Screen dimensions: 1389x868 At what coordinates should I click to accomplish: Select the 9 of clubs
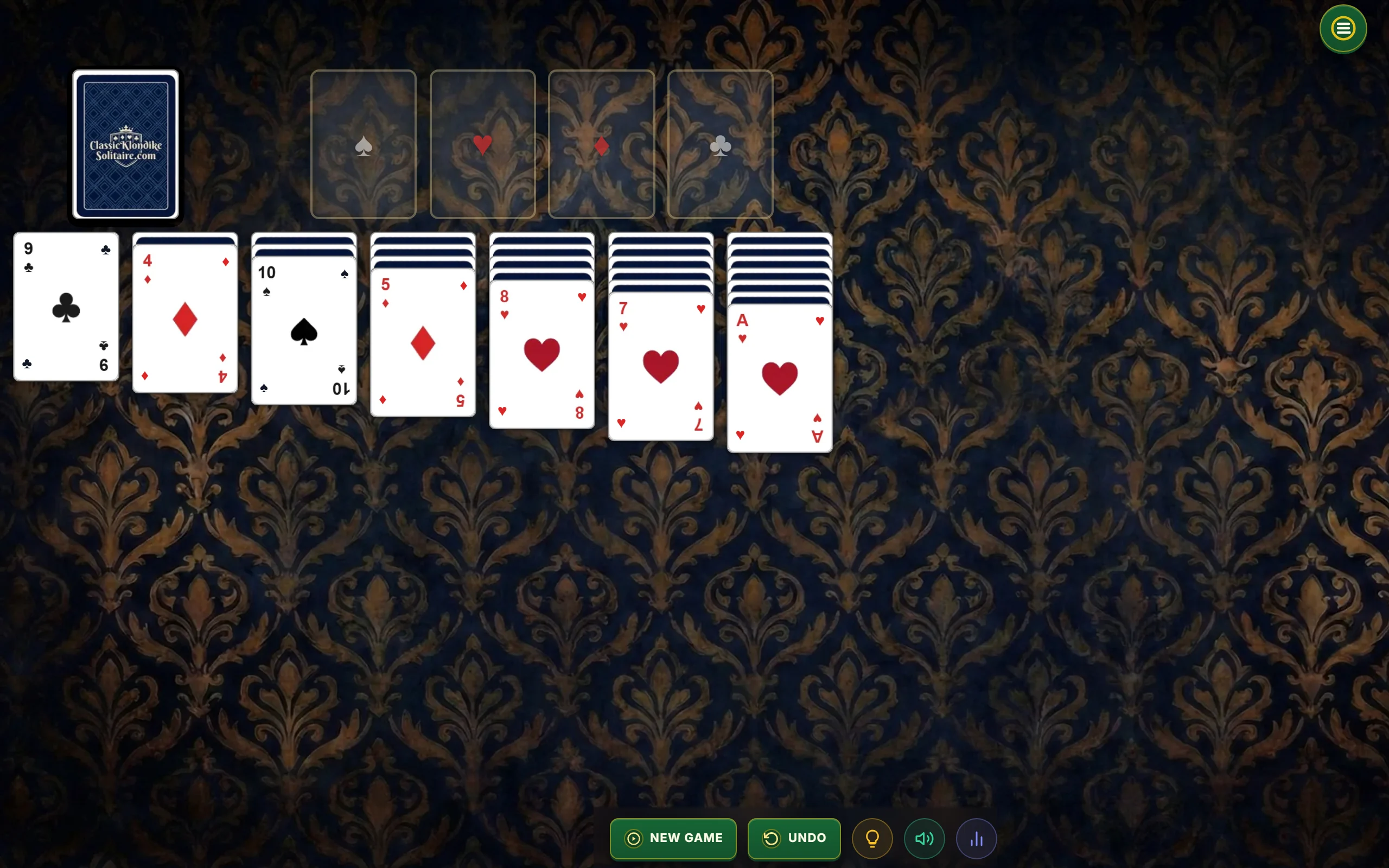click(x=66, y=307)
